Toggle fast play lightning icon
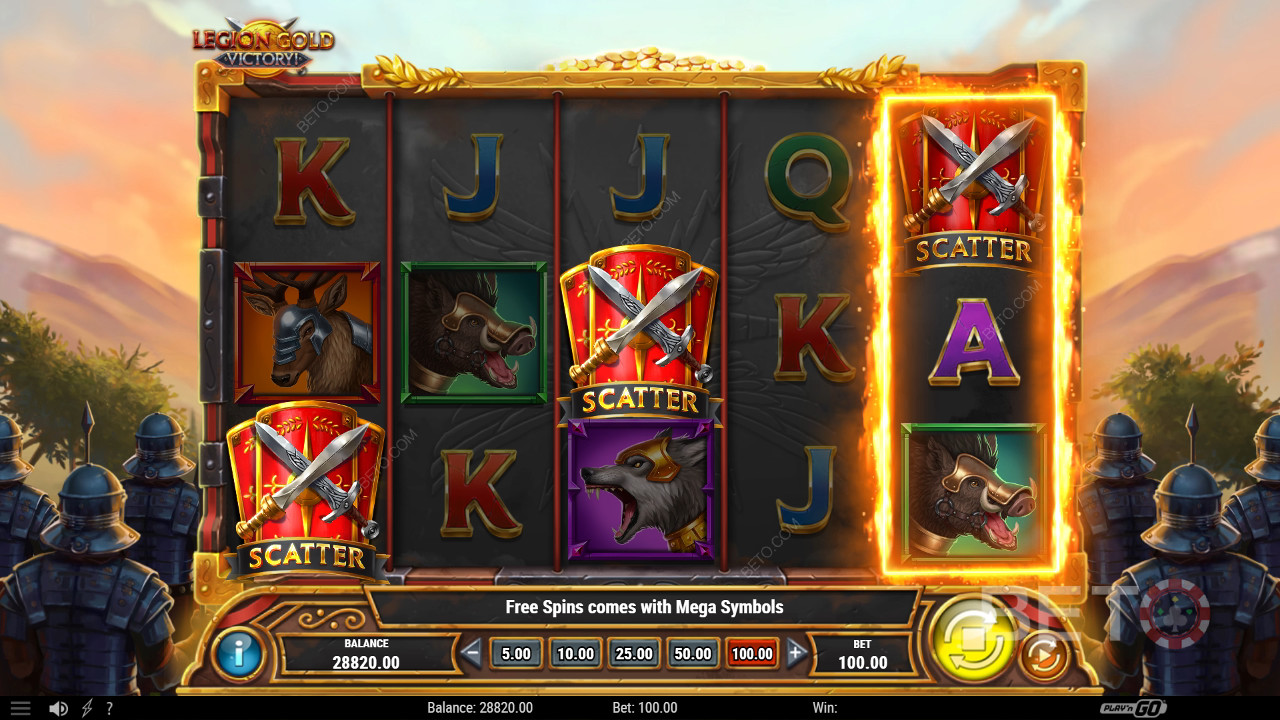Viewport: 1280px width, 720px height. tap(87, 708)
